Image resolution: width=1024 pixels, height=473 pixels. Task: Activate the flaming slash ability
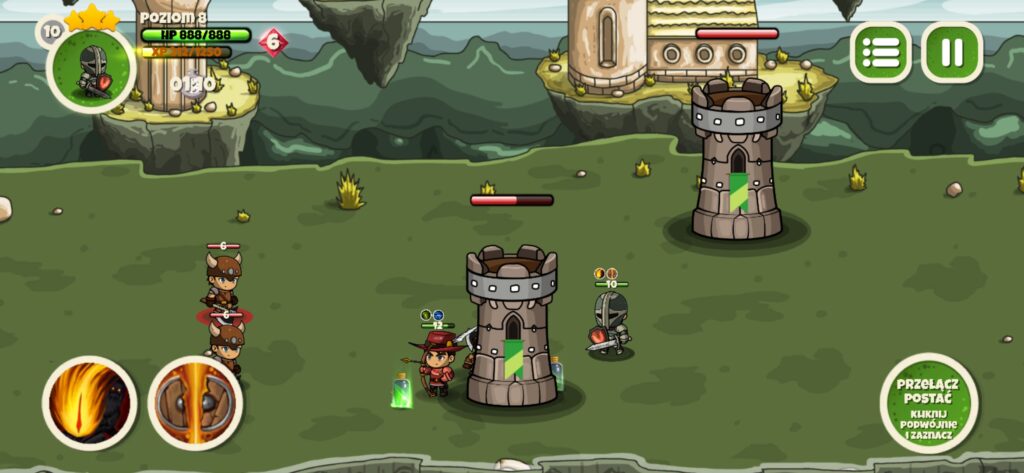point(90,403)
